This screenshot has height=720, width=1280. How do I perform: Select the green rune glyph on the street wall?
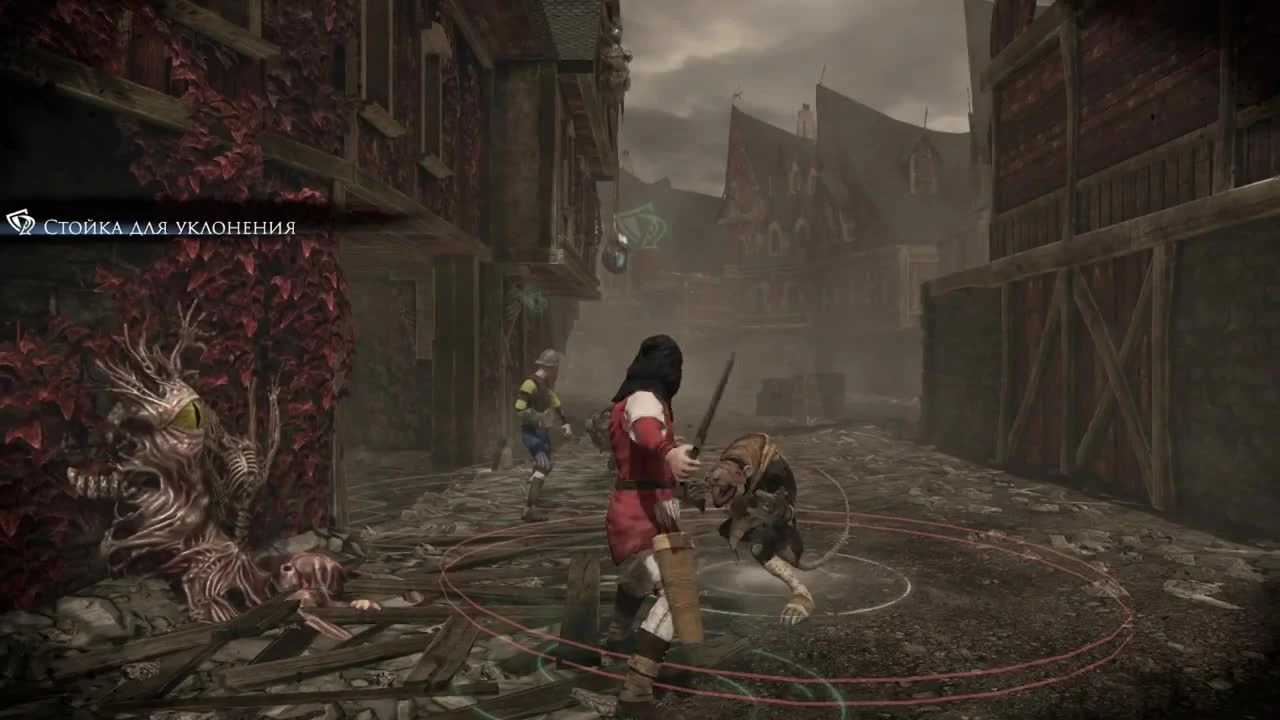[643, 220]
